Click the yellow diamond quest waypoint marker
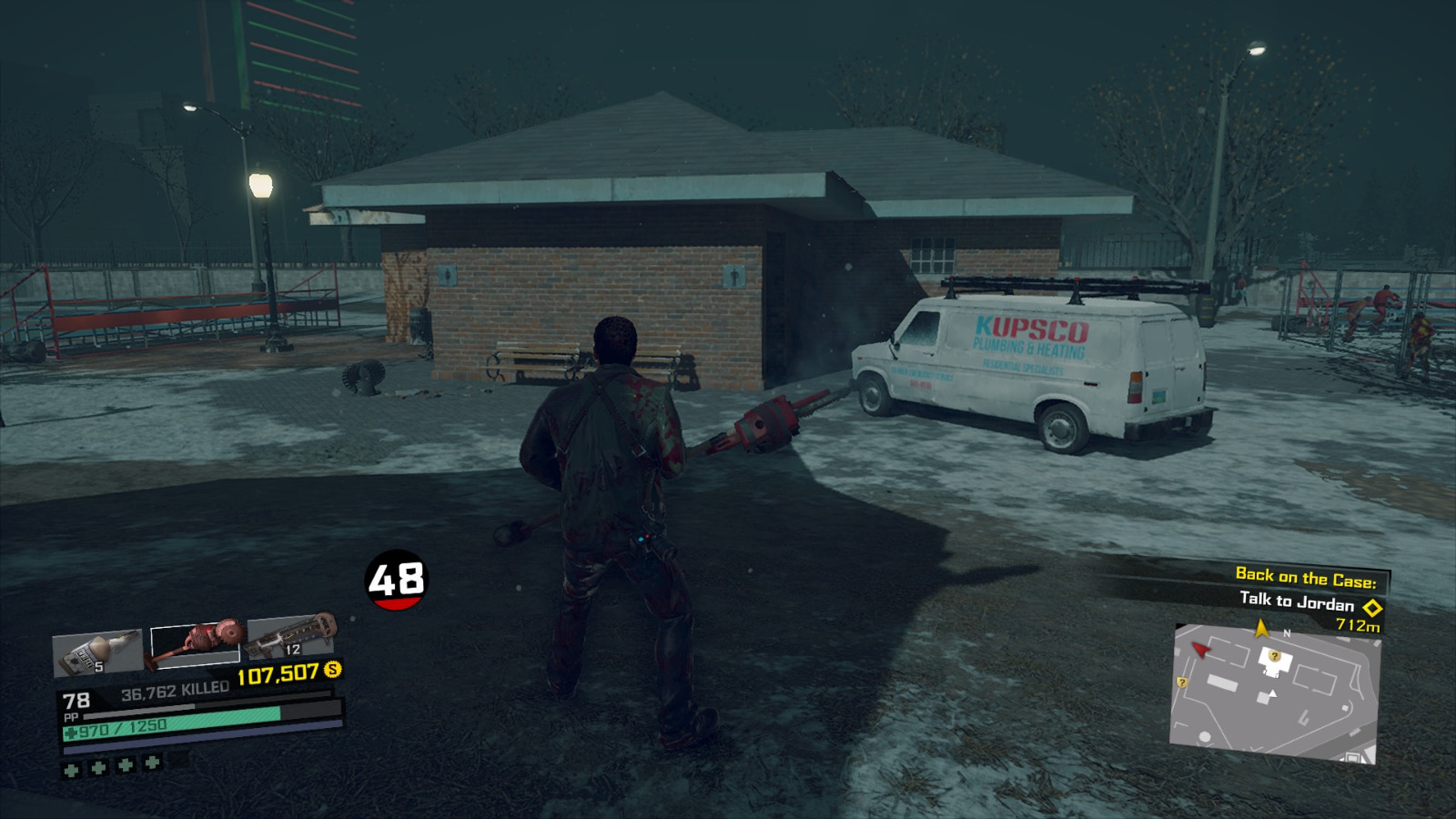Screen dimensions: 1456x819 coord(1372,608)
